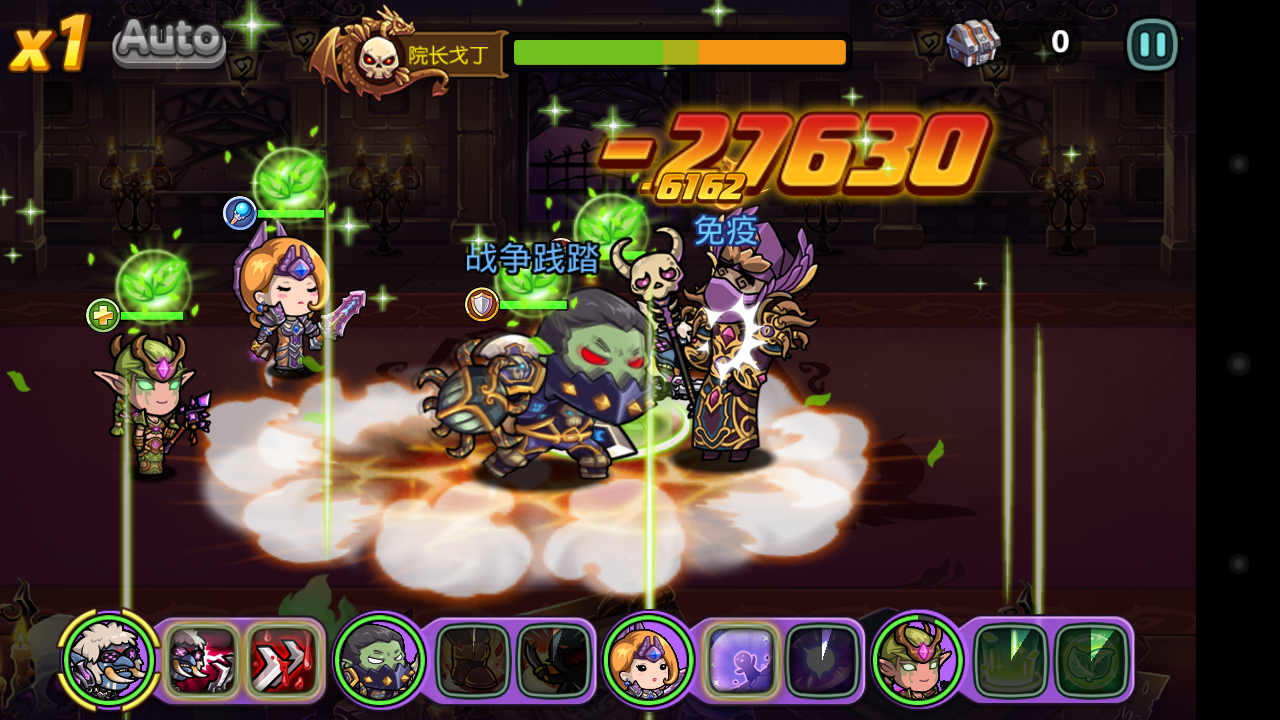This screenshot has height=720, width=1280.
Task: Cast the purple spirit figure skill
Action: [x=741, y=660]
